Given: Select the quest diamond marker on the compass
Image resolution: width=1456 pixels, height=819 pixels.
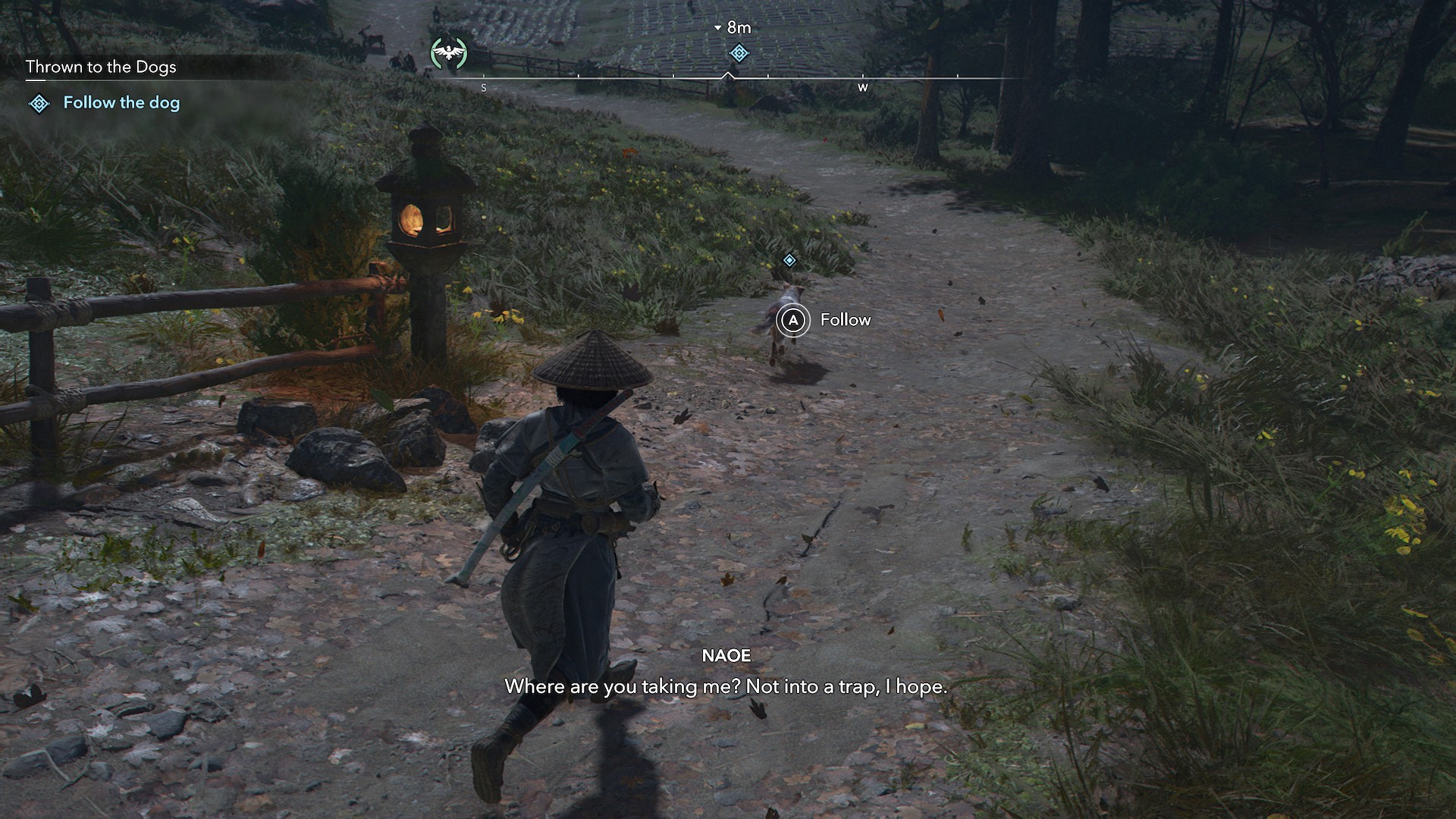Looking at the screenshot, I should (x=739, y=53).
